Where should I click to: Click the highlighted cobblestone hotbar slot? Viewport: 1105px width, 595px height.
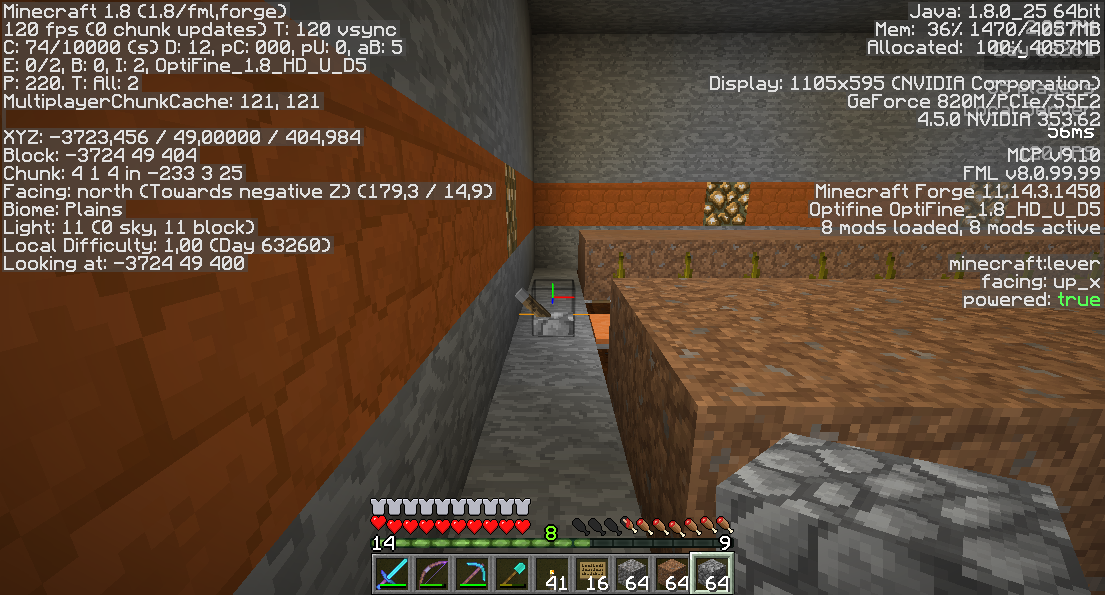click(712, 574)
